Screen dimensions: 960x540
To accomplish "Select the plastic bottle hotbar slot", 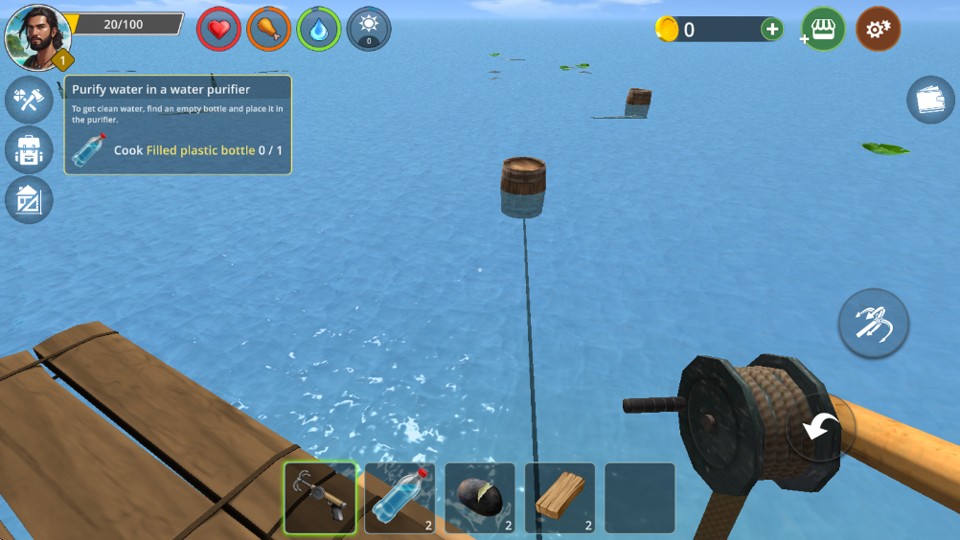I will click(x=400, y=497).
